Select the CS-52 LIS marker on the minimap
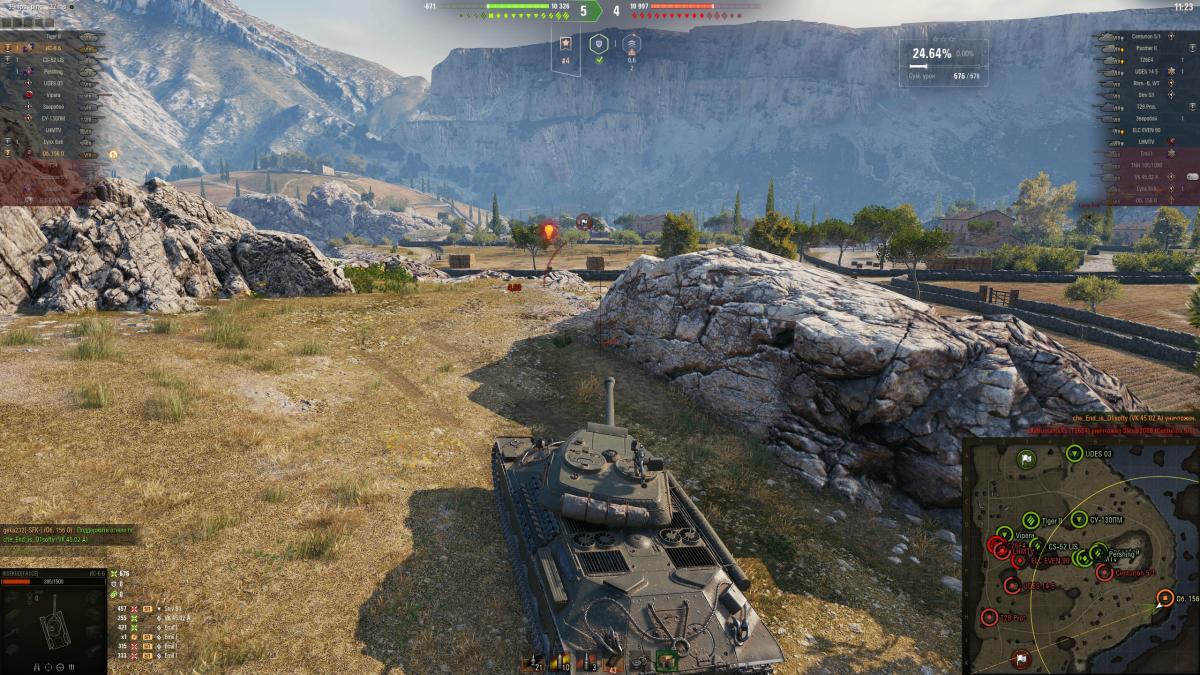 coord(1035,548)
